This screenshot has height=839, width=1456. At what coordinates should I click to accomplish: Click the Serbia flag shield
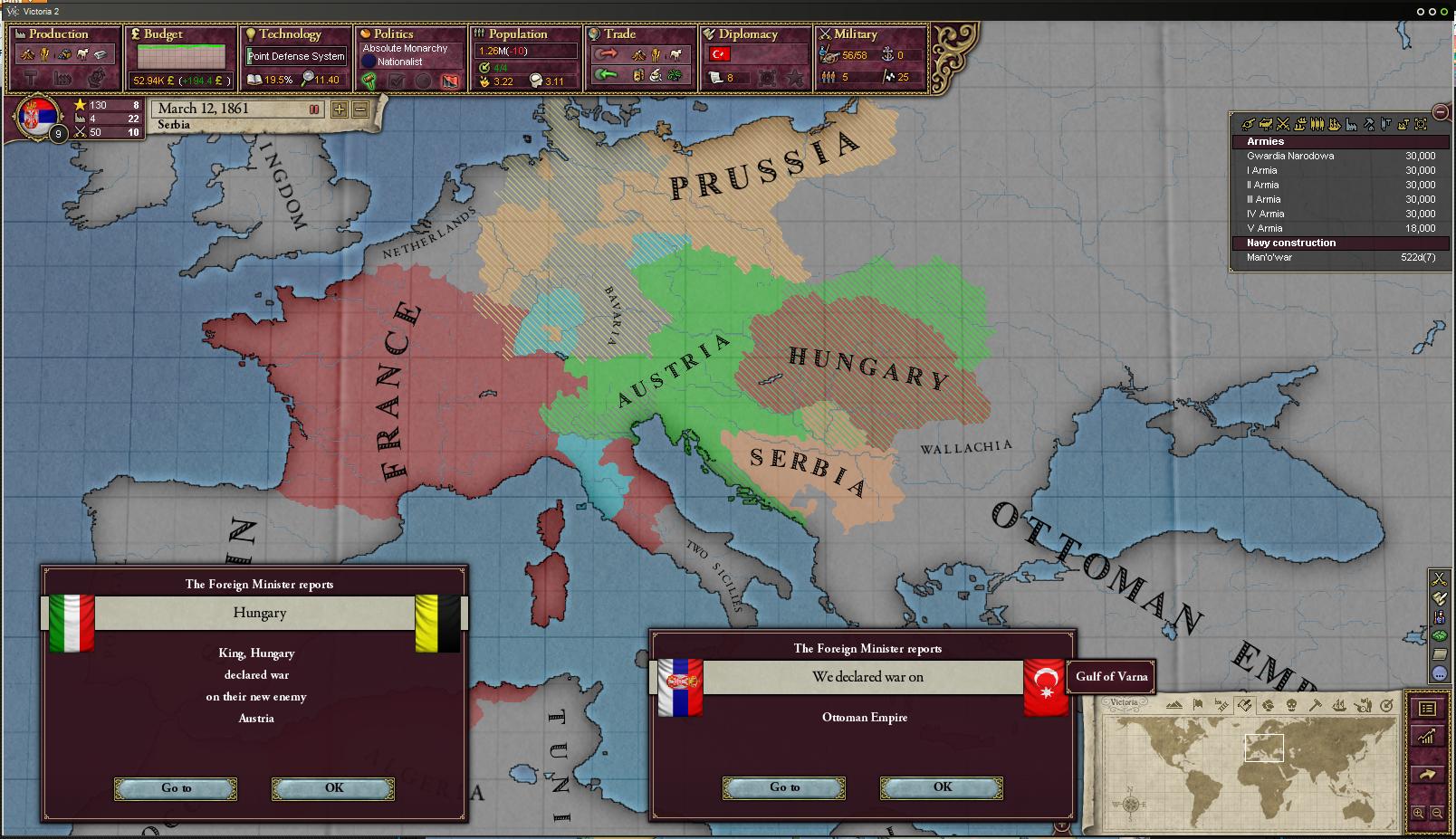[38, 116]
